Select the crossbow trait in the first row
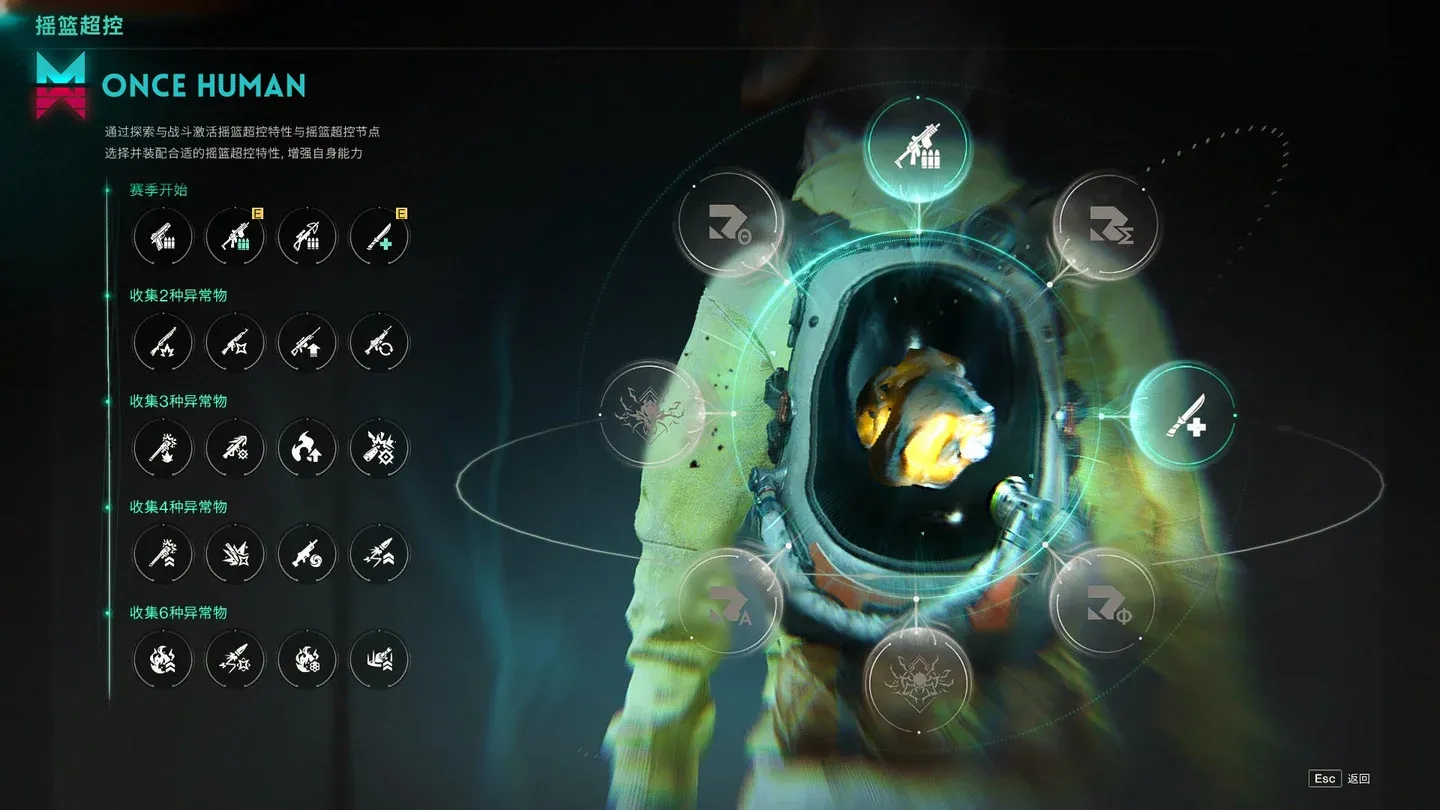This screenshot has width=1440, height=810. (307, 237)
